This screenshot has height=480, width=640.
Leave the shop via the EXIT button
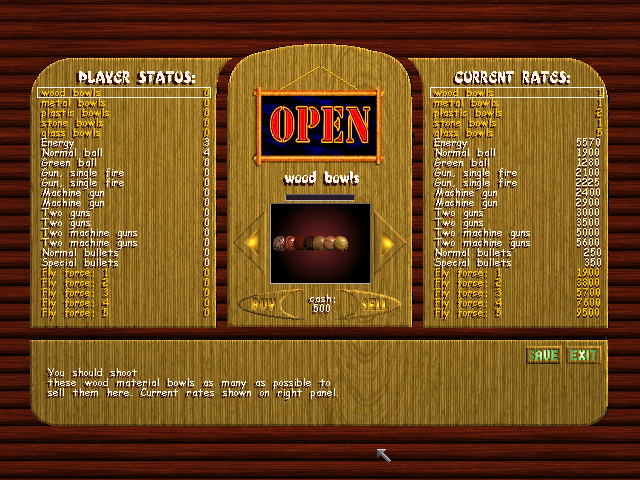583,355
